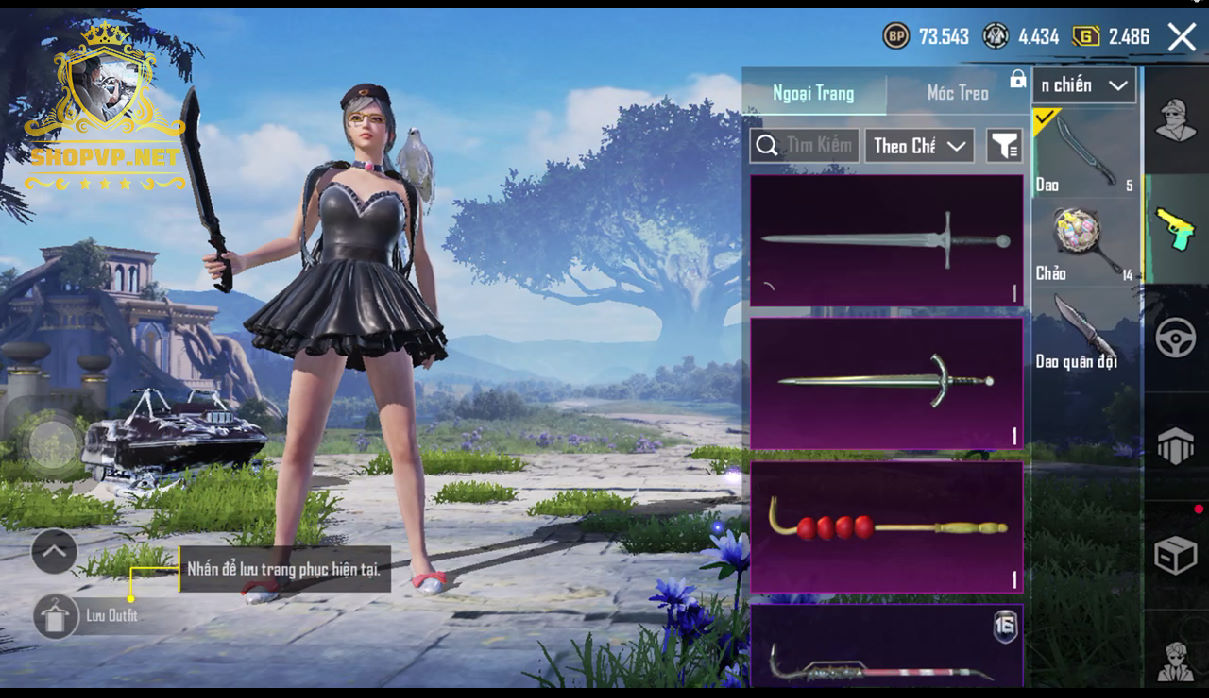Open the Móc Treo tab
Viewport: 1209px width, 698px height.
pyautogui.click(x=957, y=93)
